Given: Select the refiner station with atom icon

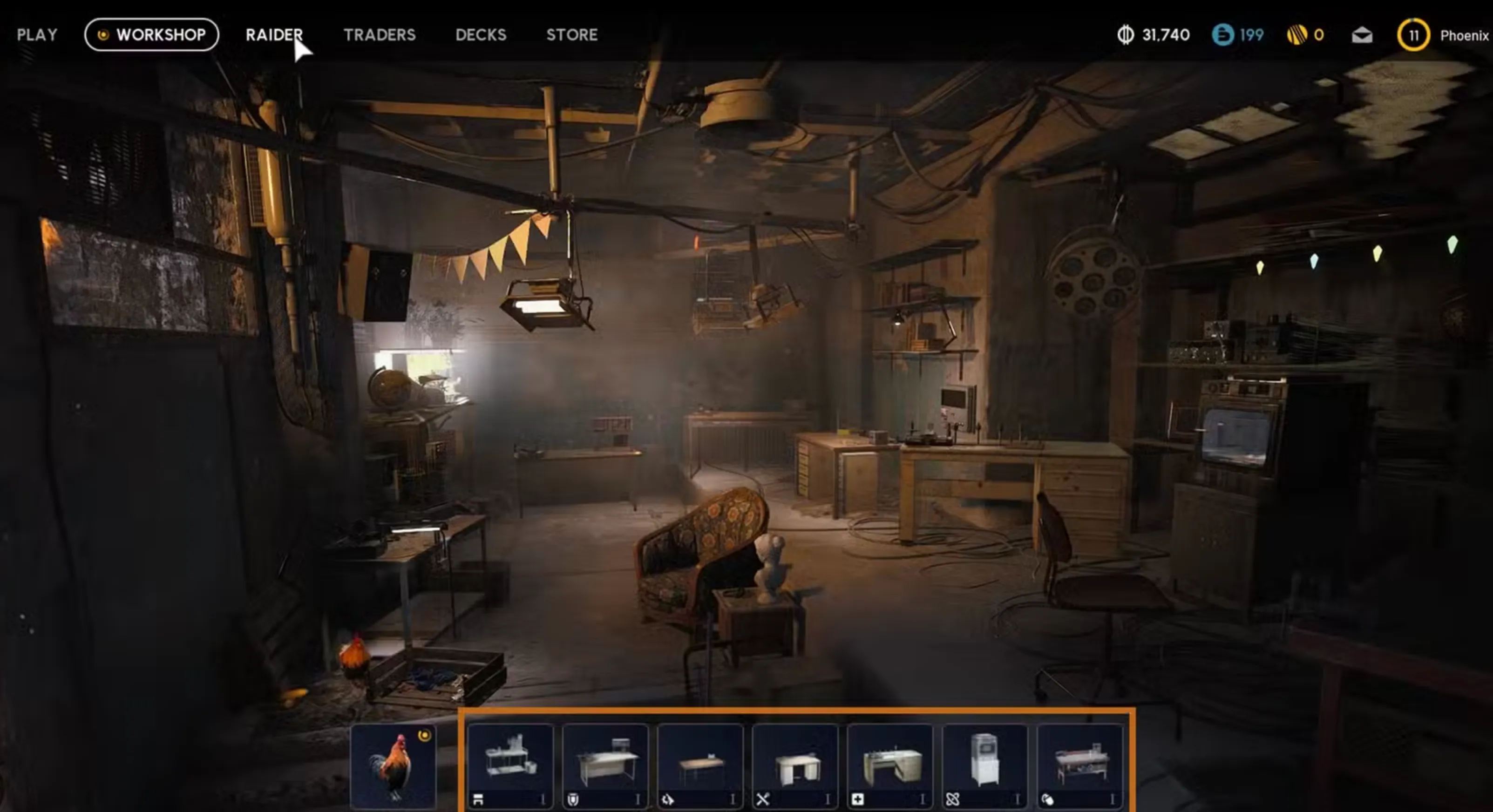Looking at the screenshot, I should pyautogui.click(x=985, y=765).
